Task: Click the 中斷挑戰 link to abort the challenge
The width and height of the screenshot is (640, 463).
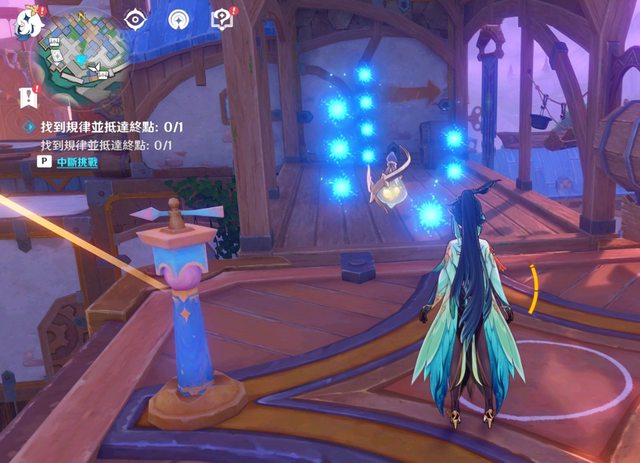Action: click(79, 161)
